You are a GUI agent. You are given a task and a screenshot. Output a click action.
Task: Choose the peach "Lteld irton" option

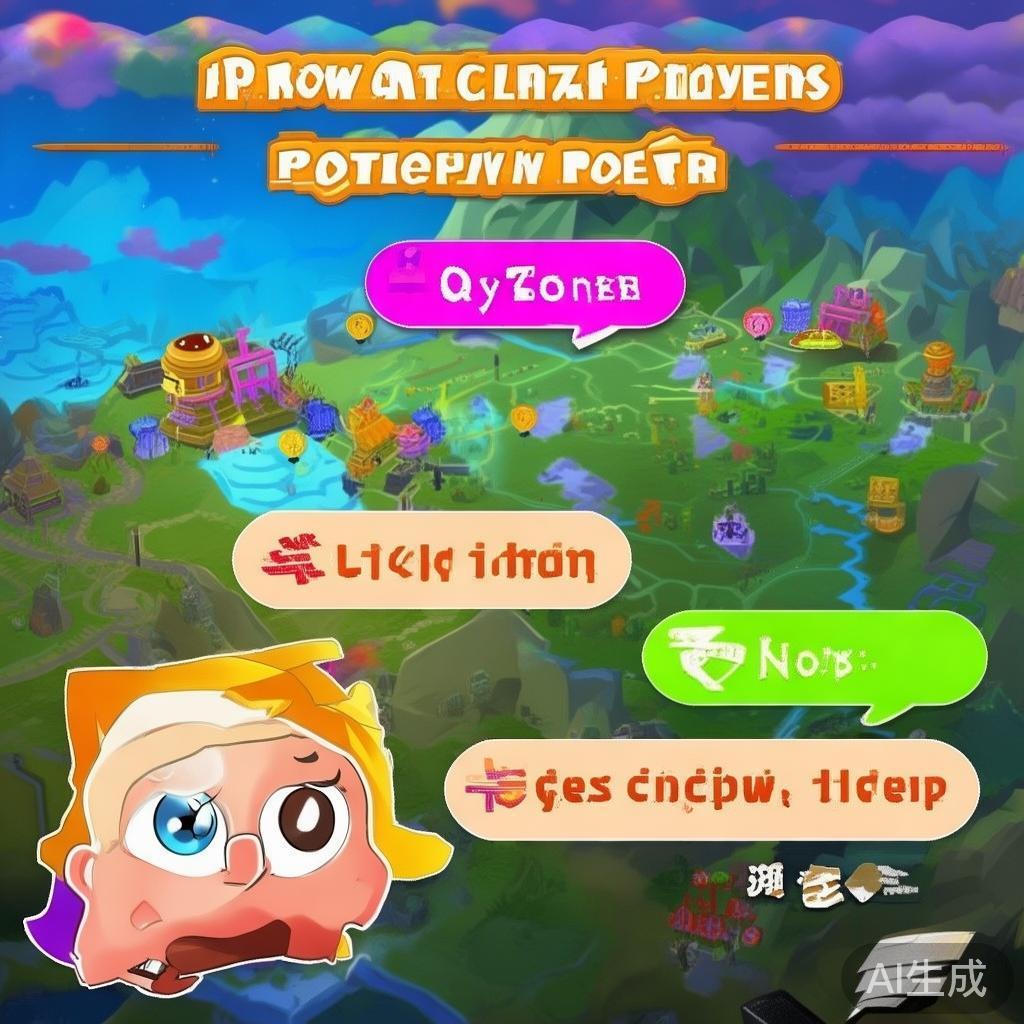pyautogui.click(x=432, y=561)
